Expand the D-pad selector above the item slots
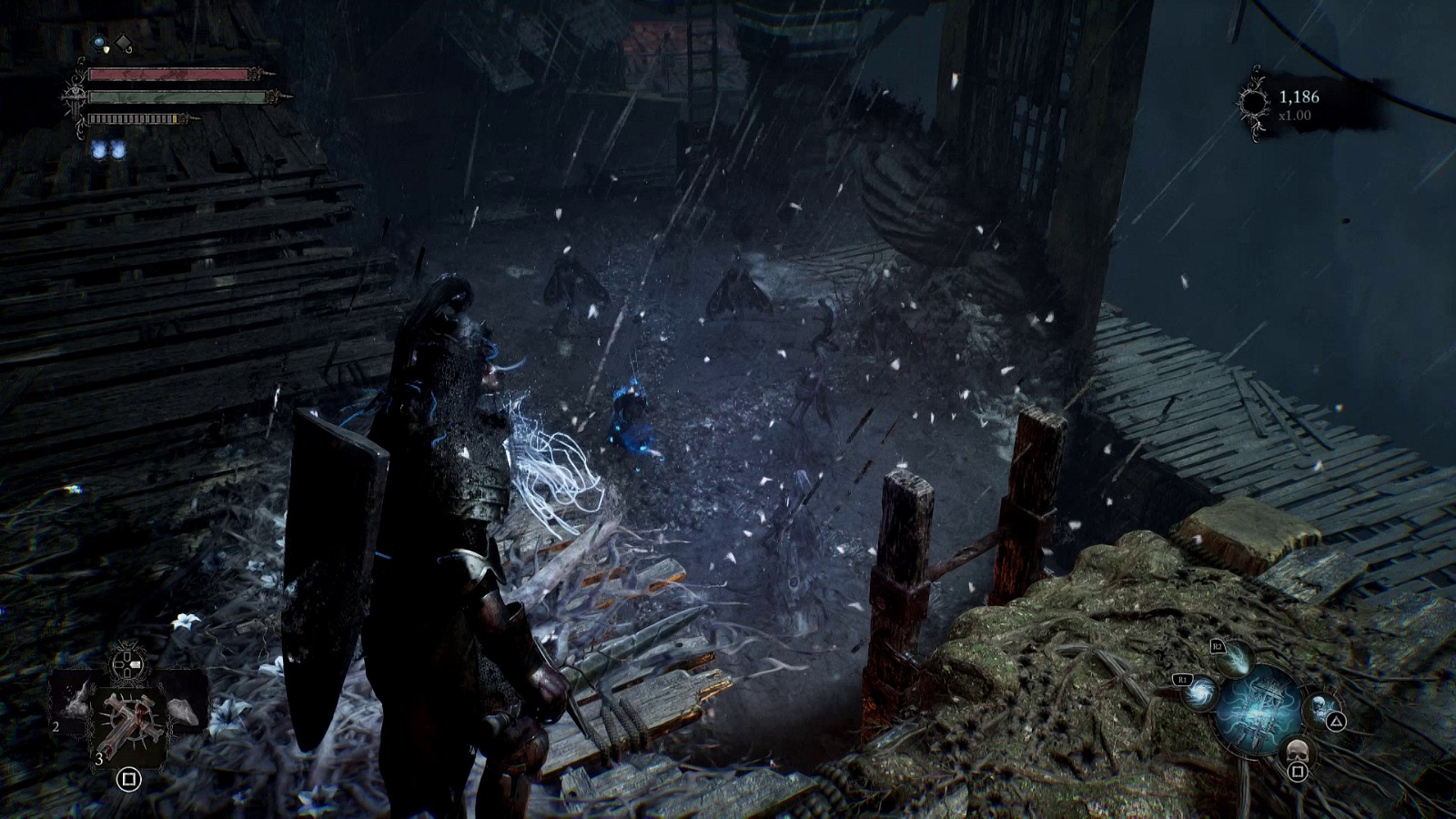The height and width of the screenshot is (819, 1456). pyautogui.click(x=126, y=664)
